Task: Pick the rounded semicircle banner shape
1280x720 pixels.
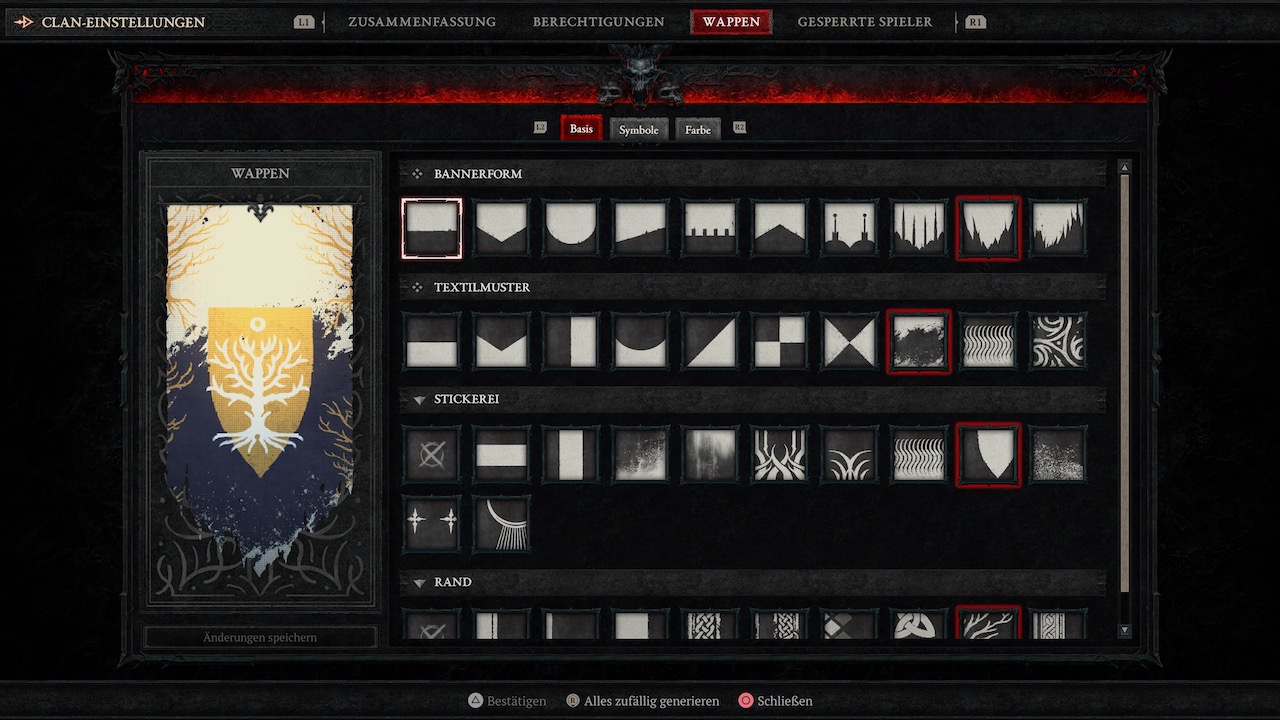Action: point(571,228)
